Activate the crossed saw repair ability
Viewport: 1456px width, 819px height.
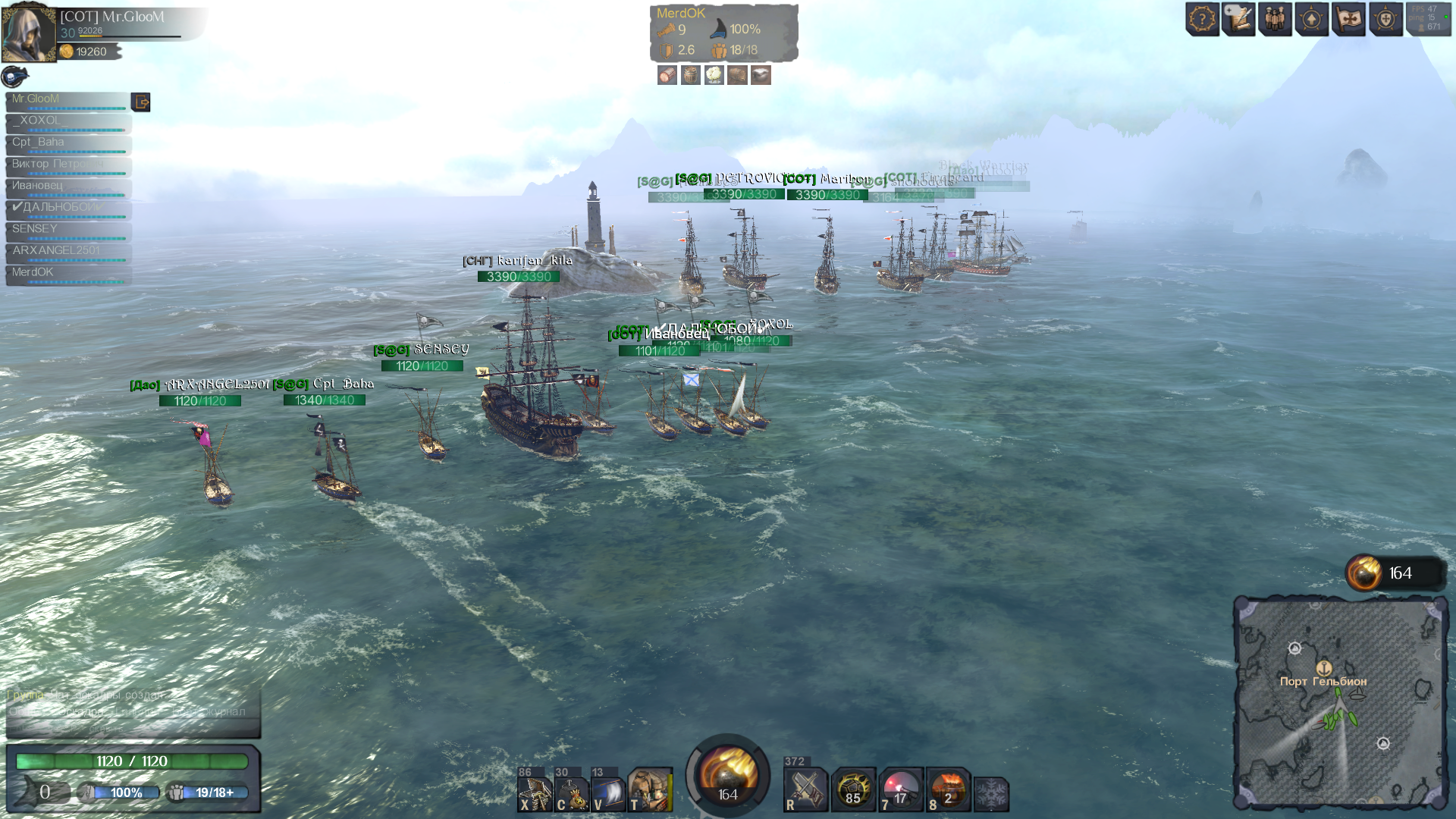click(x=805, y=790)
